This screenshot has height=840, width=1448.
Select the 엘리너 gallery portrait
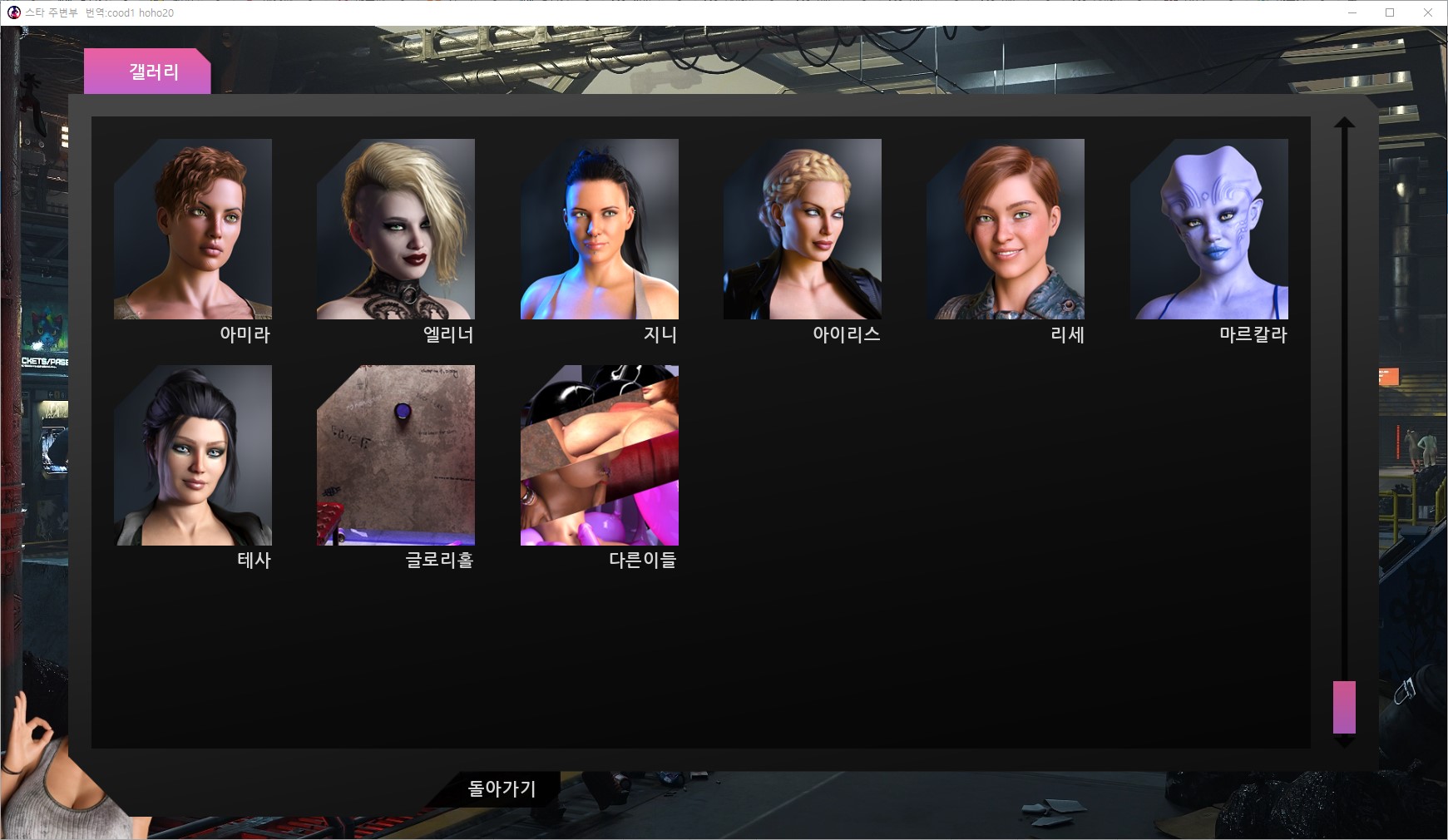pyautogui.click(x=396, y=229)
